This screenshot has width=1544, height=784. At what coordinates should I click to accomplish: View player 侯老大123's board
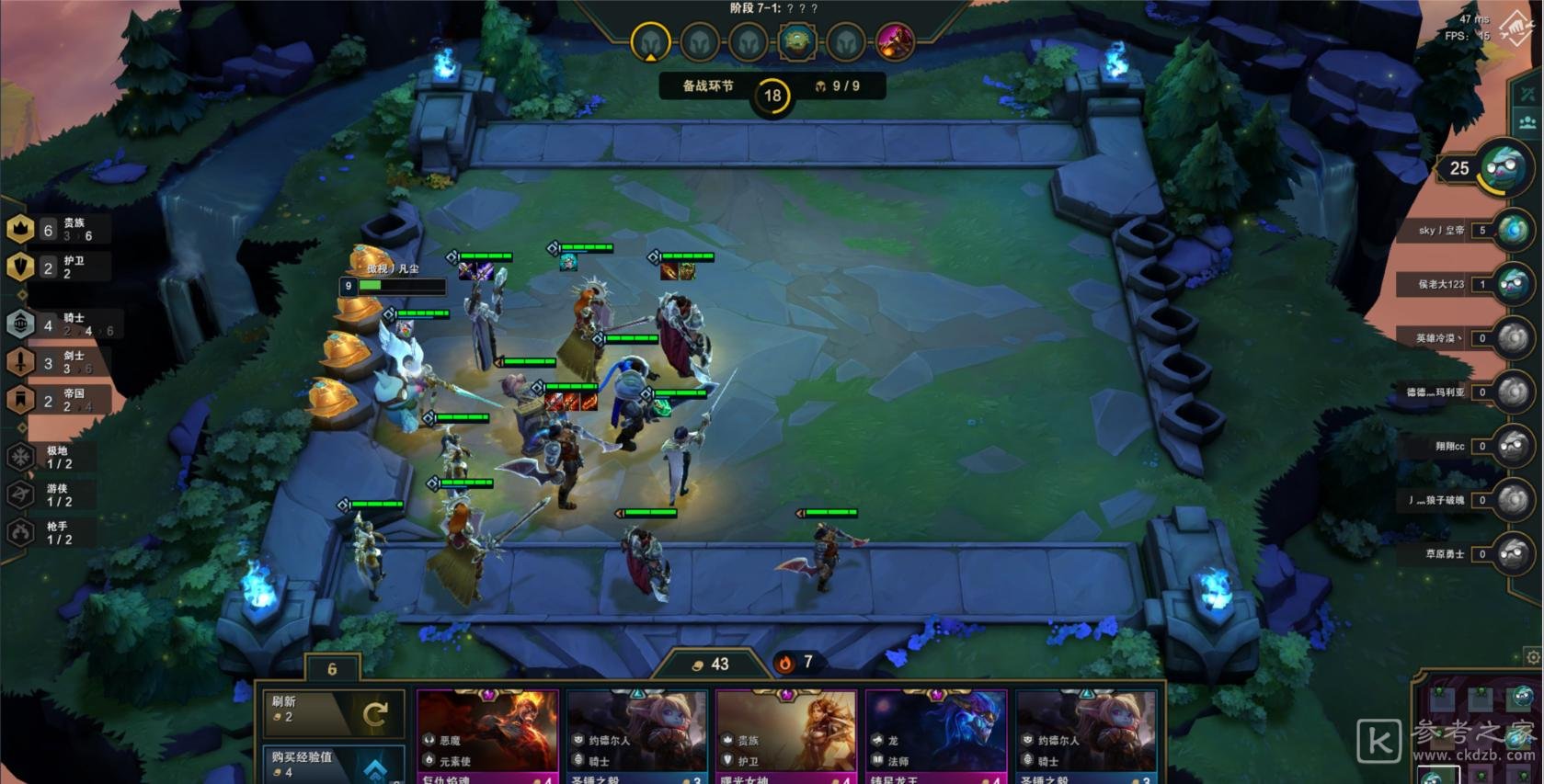point(1513,284)
